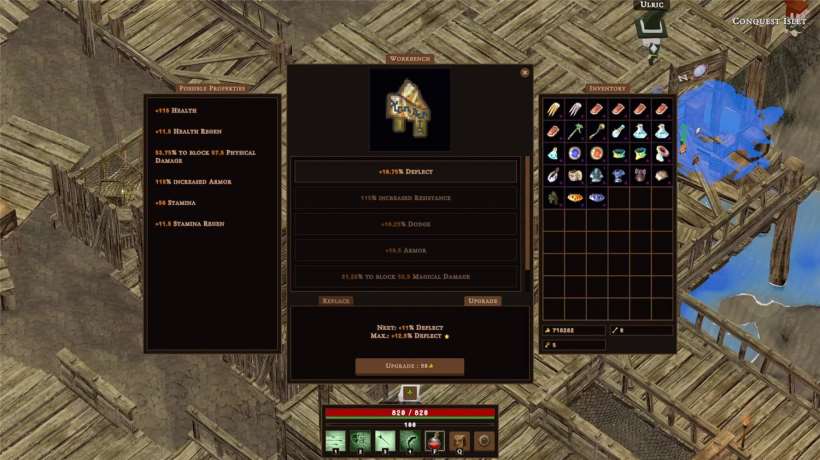Click the item shown on the workbench
Screen dimensions: 820x460
tap(410, 109)
